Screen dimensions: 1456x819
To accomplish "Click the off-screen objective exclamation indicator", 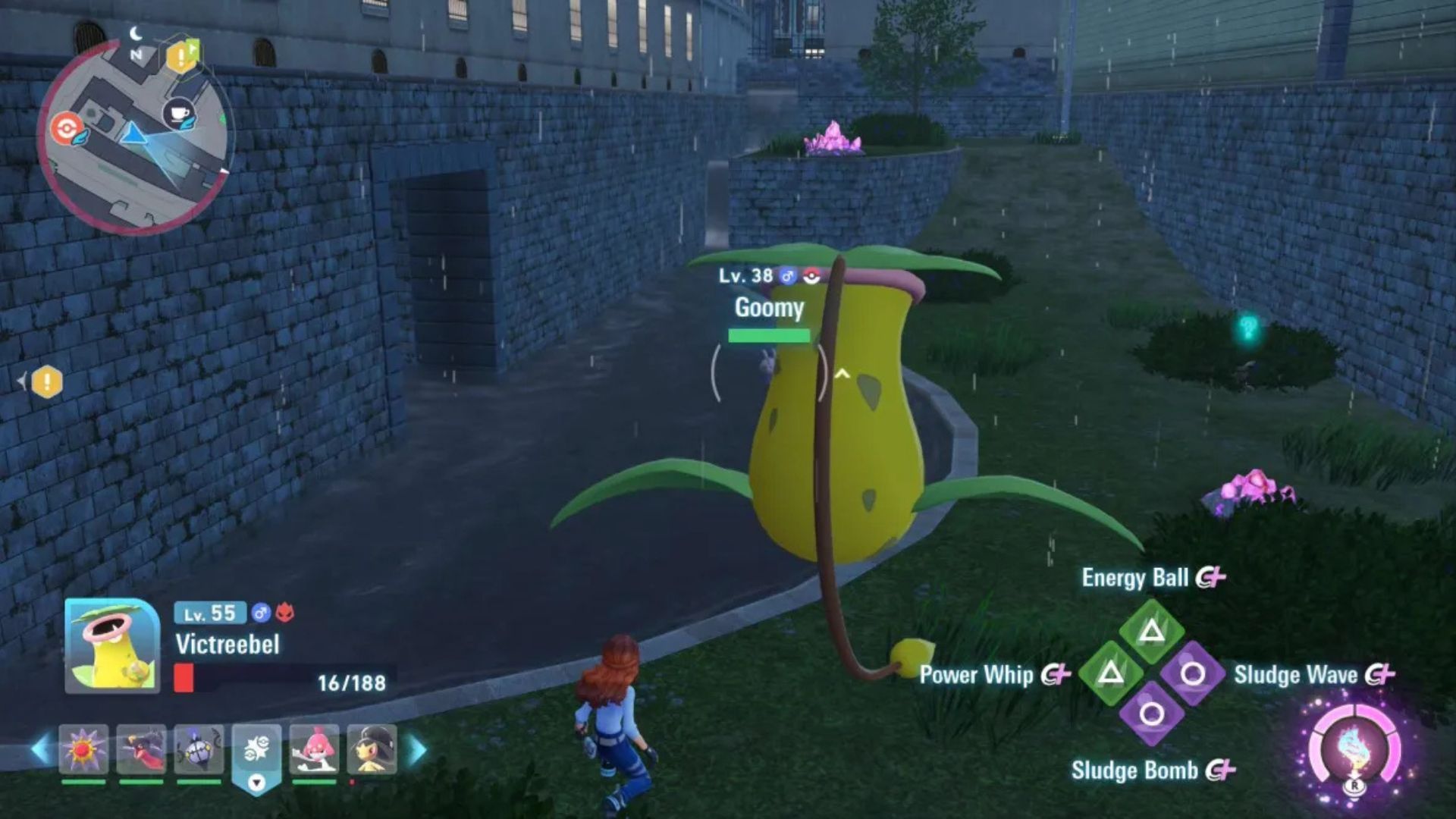I will [x=46, y=381].
